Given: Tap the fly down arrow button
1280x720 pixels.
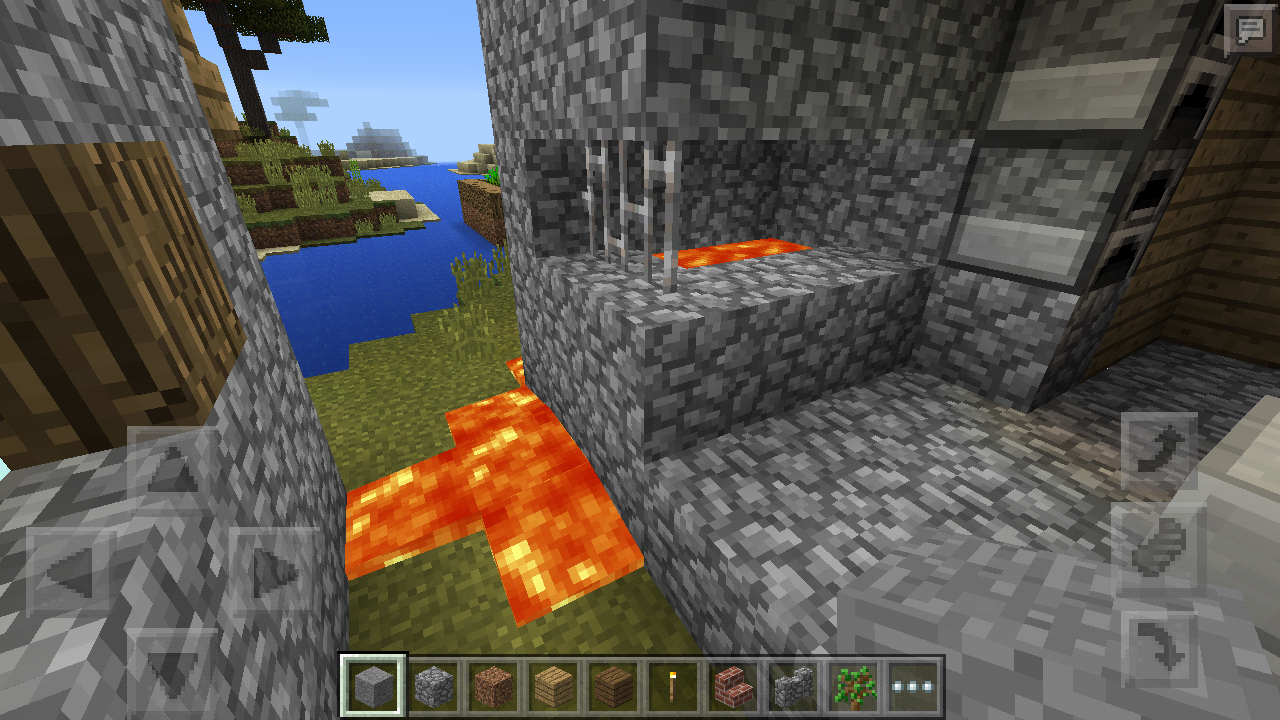Looking at the screenshot, I should 1159,649.
